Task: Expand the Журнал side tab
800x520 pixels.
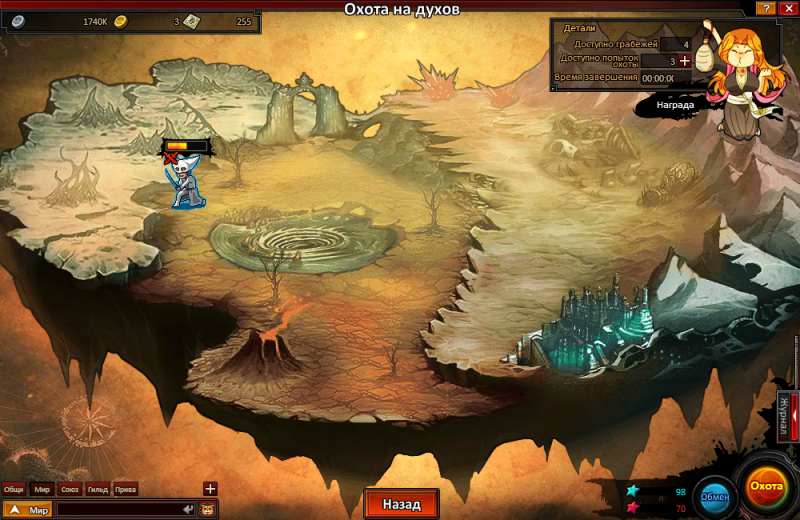Action: pos(786,417)
